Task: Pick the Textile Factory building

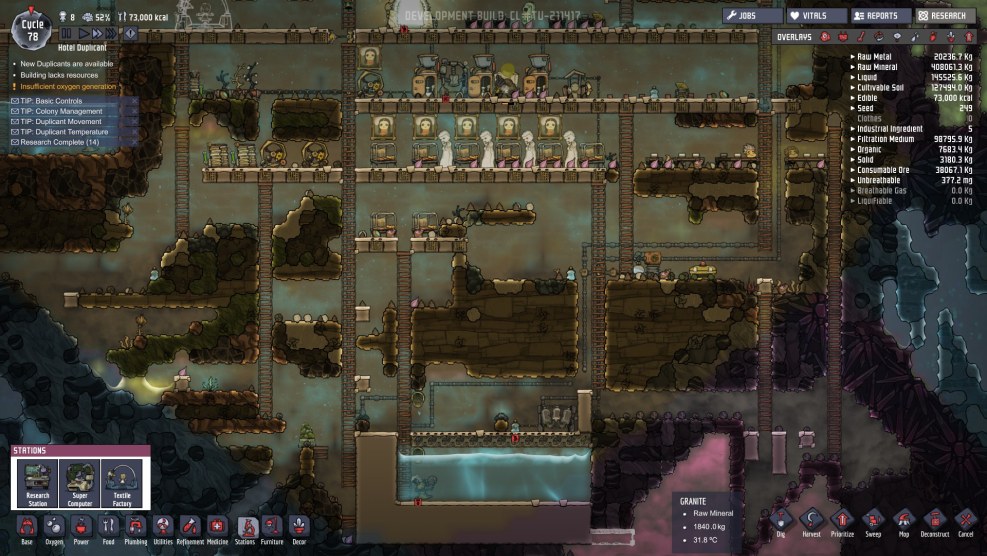Action: (x=122, y=481)
